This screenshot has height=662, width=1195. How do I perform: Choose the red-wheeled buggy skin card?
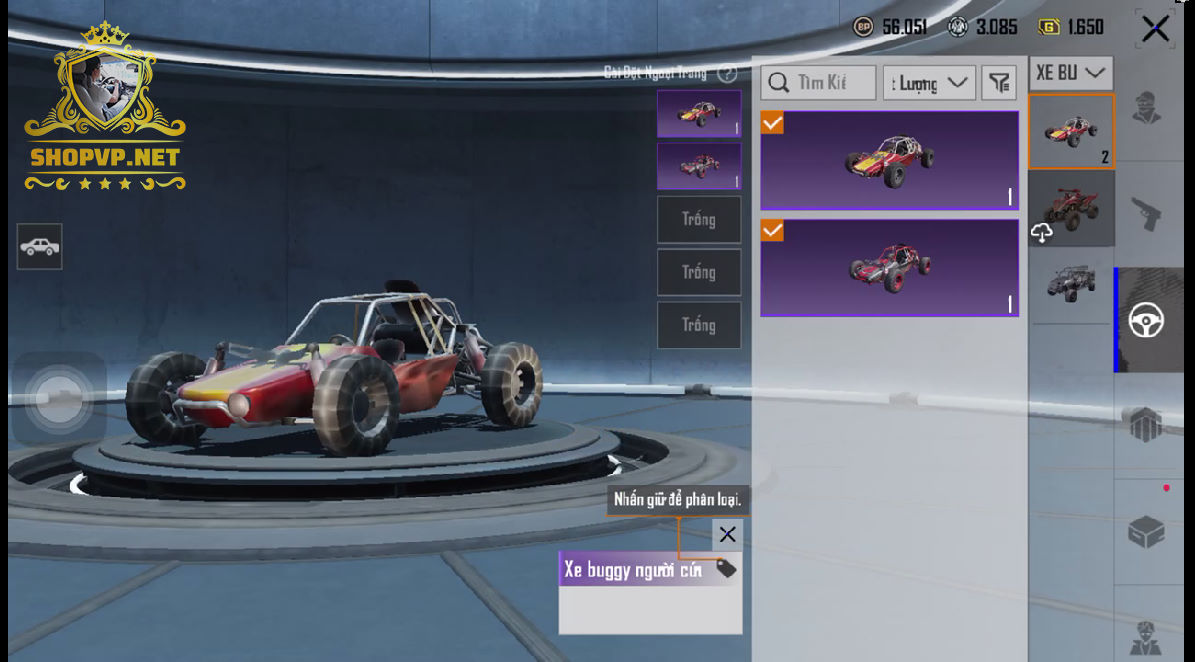(x=889, y=268)
